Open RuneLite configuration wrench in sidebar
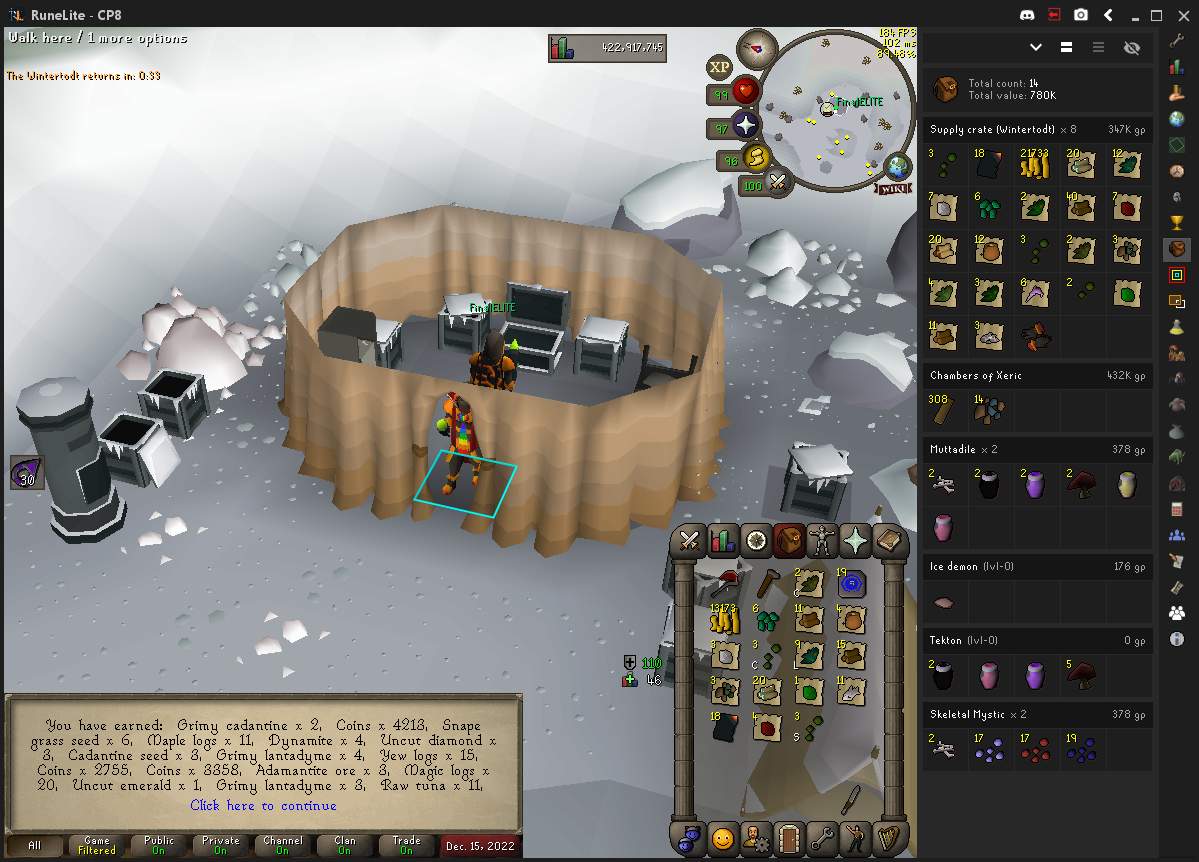Screen dimensions: 1199x862 tap(1177, 41)
